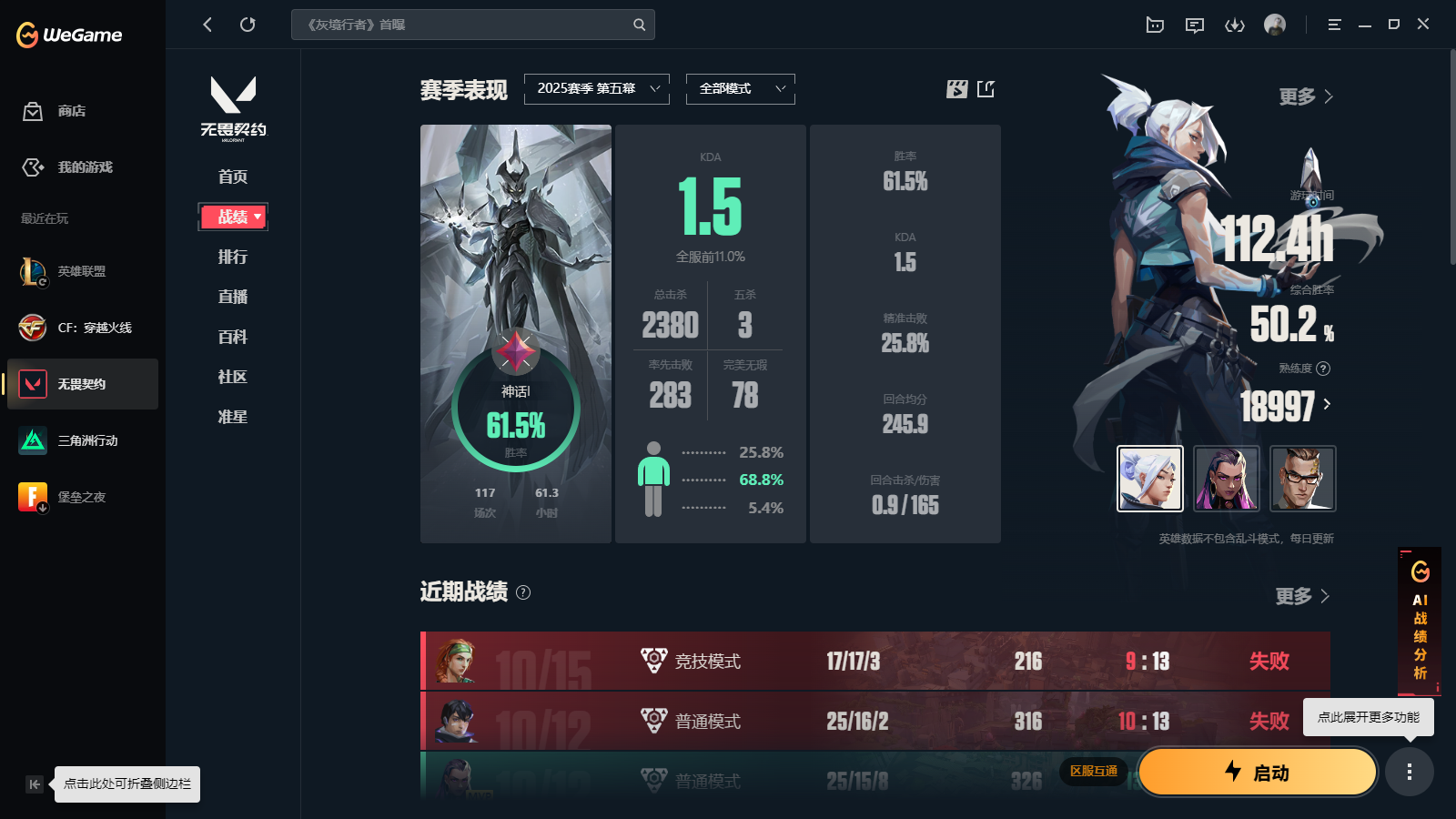Open 堡垒之夜 in the sidebar
The height and width of the screenshot is (819, 1456).
coord(81,497)
